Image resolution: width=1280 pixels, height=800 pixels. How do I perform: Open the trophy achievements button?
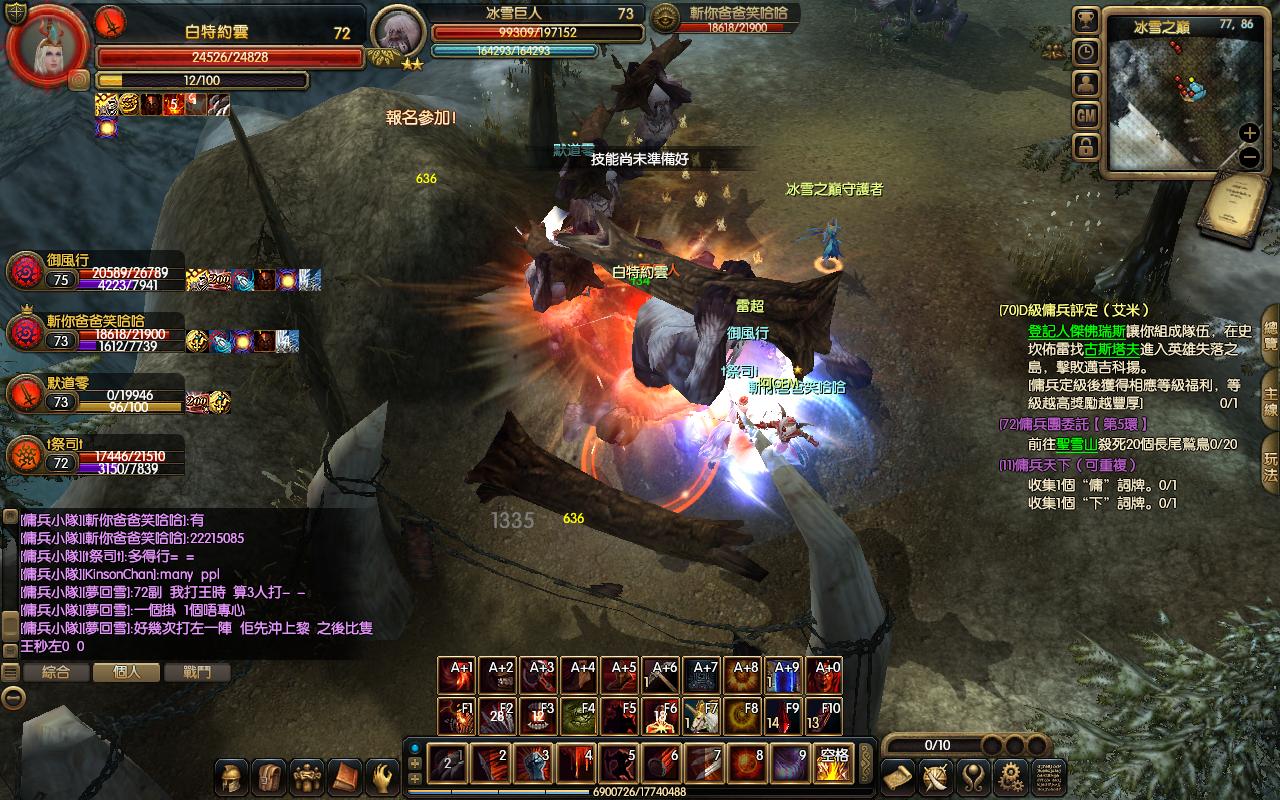[1086, 20]
